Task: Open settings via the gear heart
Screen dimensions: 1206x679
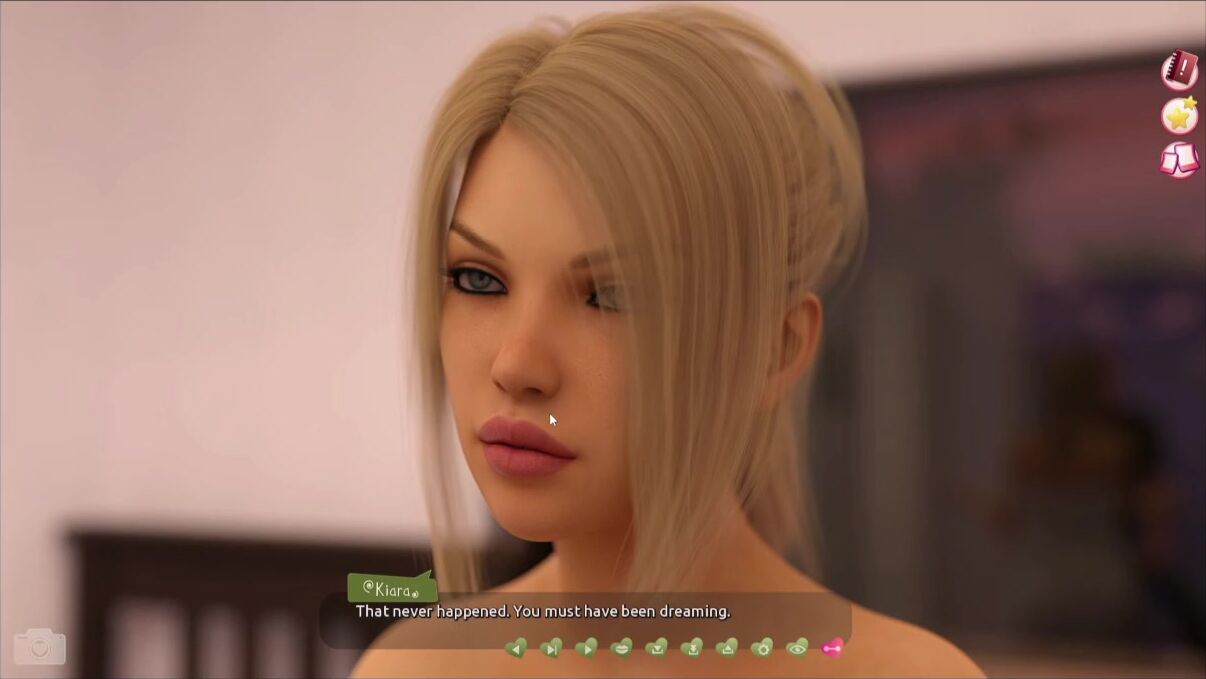Action: (x=762, y=648)
